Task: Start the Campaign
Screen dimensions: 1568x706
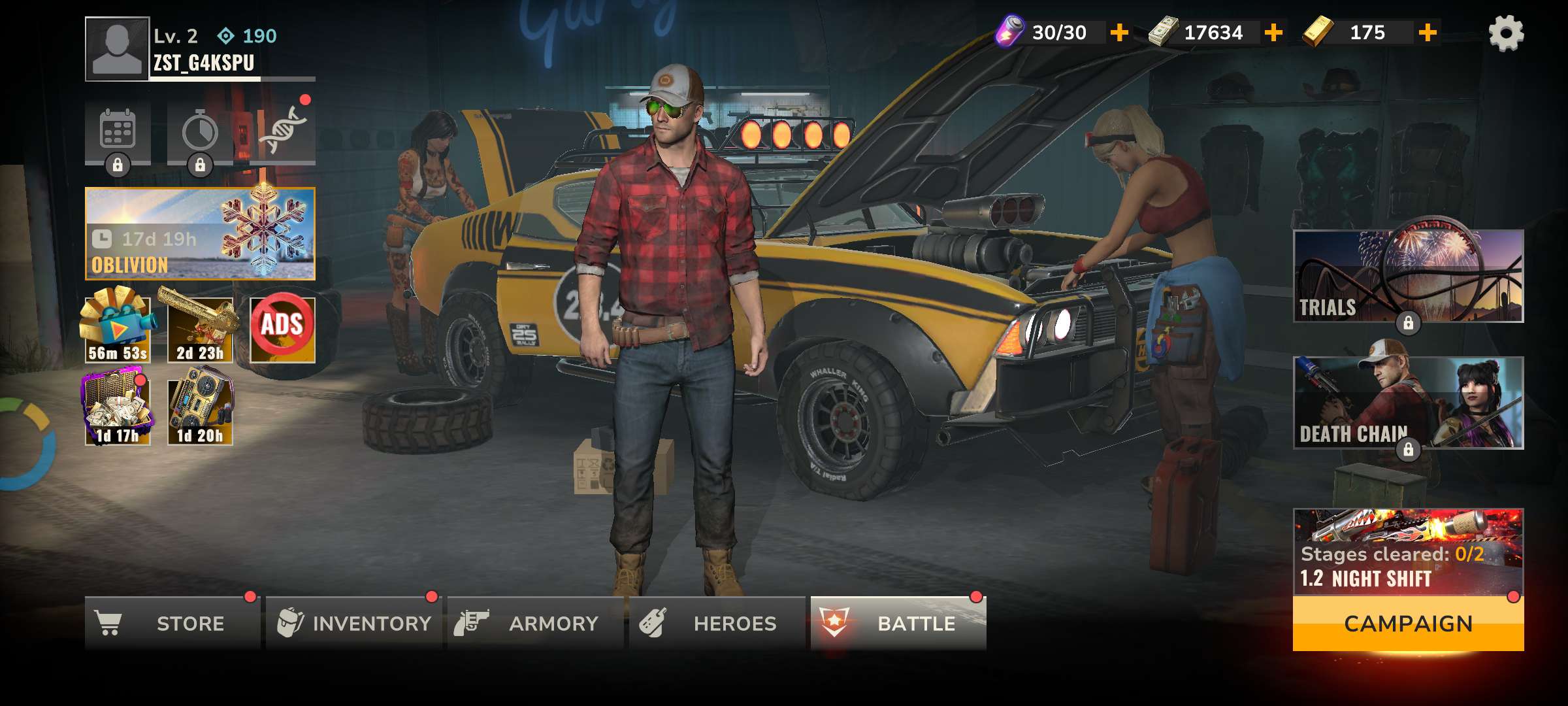Action: (x=1408, y=624)
